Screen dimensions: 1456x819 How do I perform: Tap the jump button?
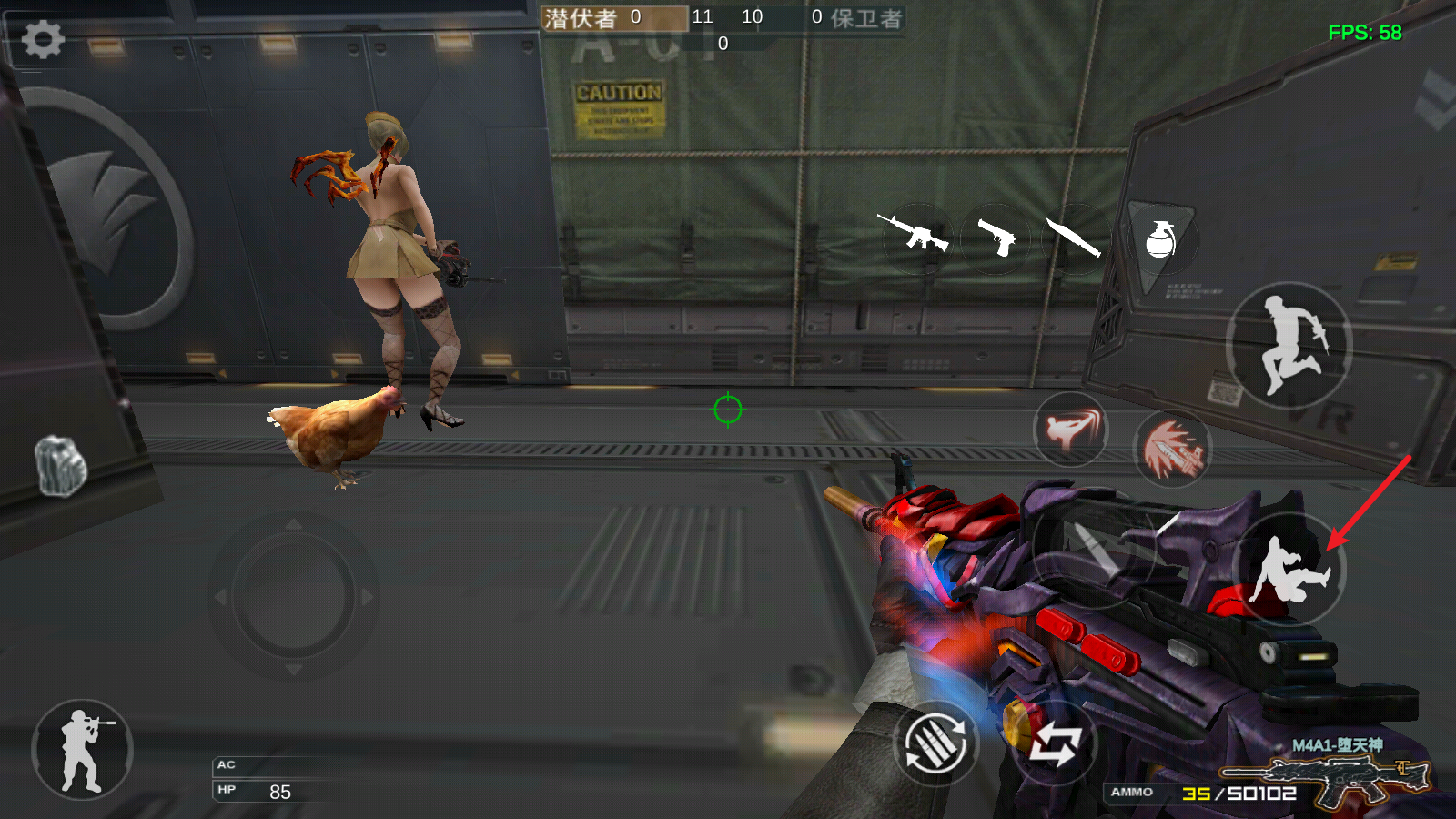coord(1289,345)
